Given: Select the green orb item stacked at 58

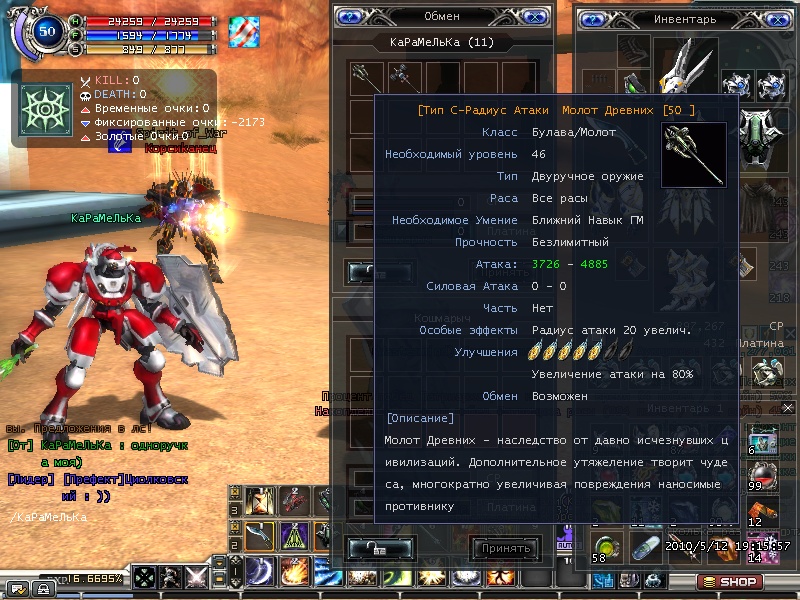Looking at the screenshot, I should (x=604, y=546).
